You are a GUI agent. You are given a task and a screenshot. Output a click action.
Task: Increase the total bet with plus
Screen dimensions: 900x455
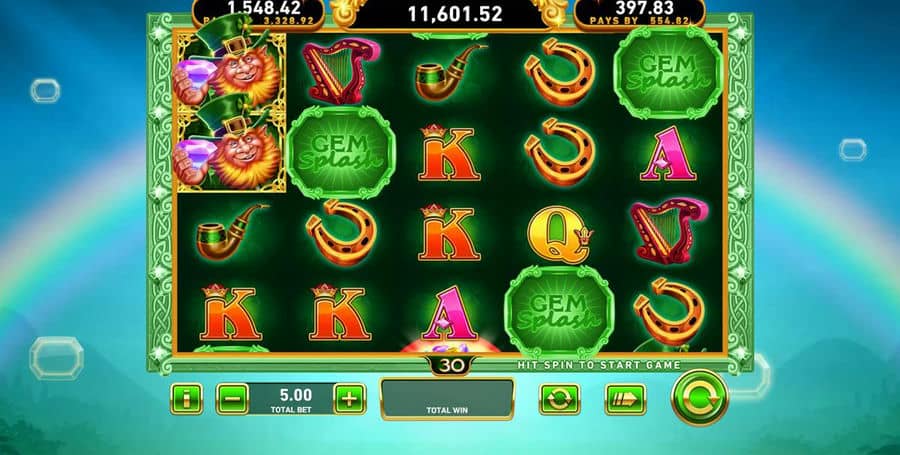click(349, 399)
